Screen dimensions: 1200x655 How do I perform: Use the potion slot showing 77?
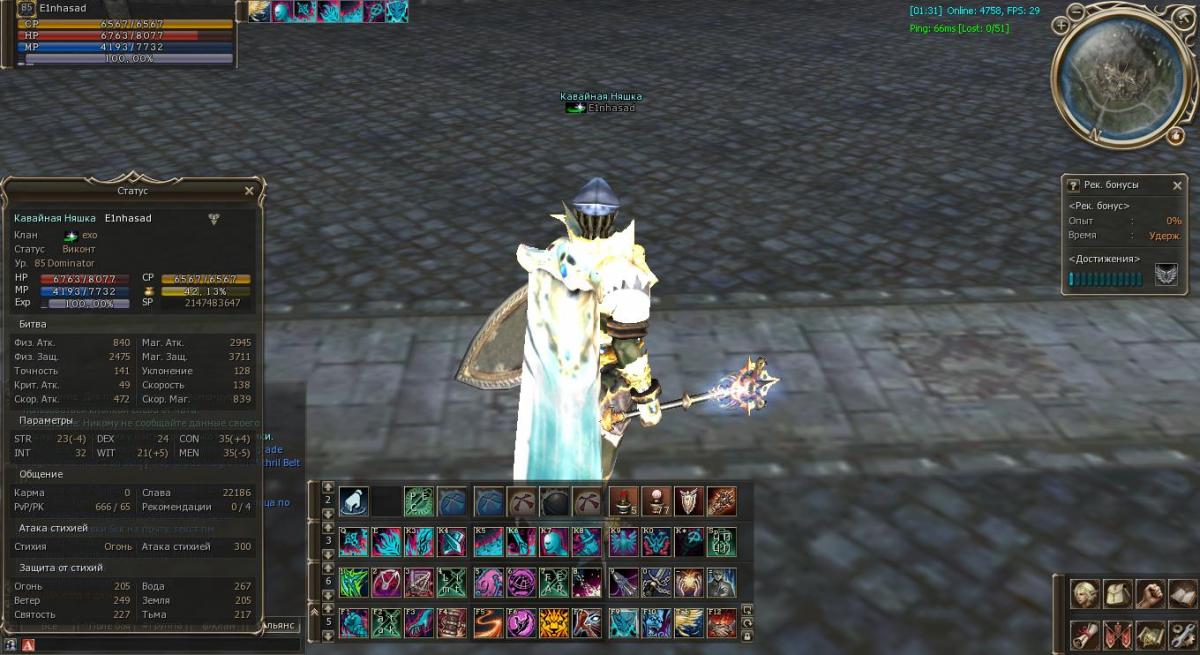click(x=655, y=501)
